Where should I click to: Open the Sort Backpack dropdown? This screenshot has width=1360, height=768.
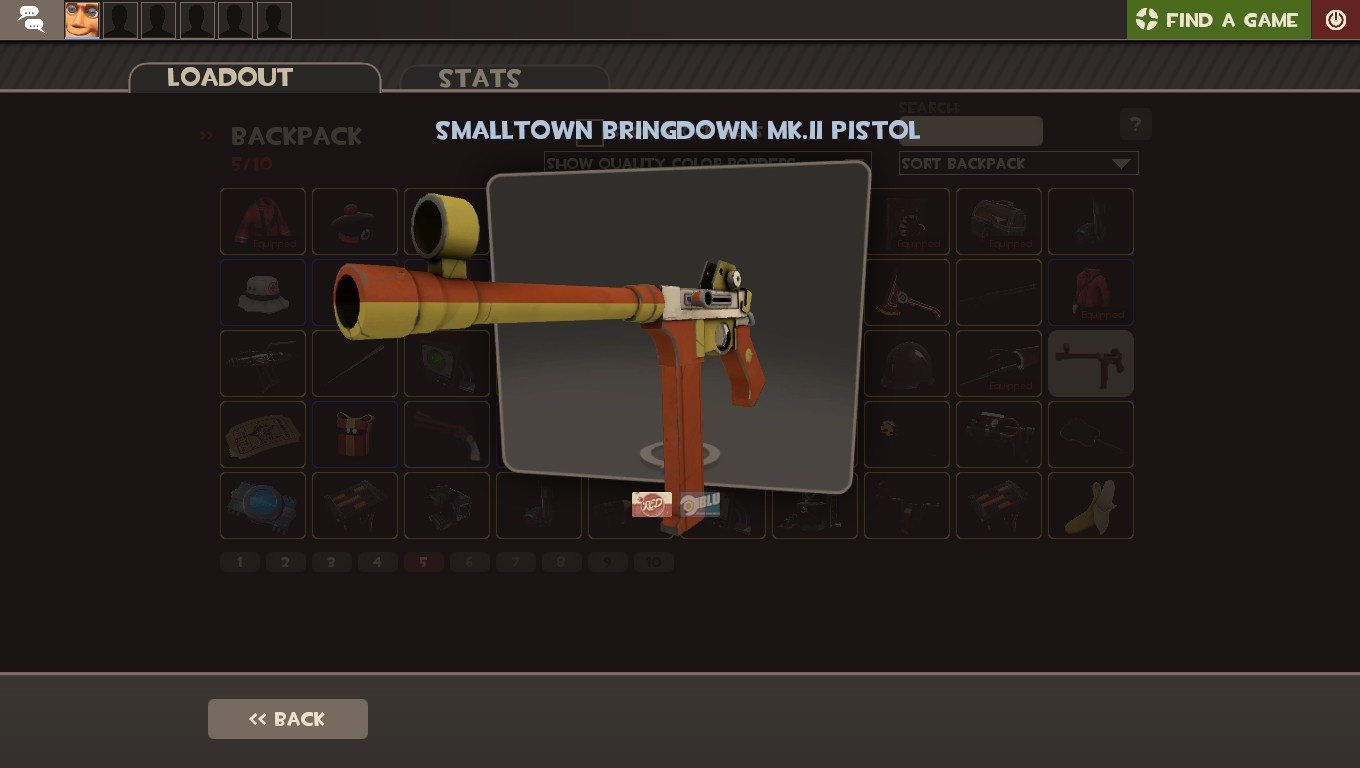[1018, 163]
